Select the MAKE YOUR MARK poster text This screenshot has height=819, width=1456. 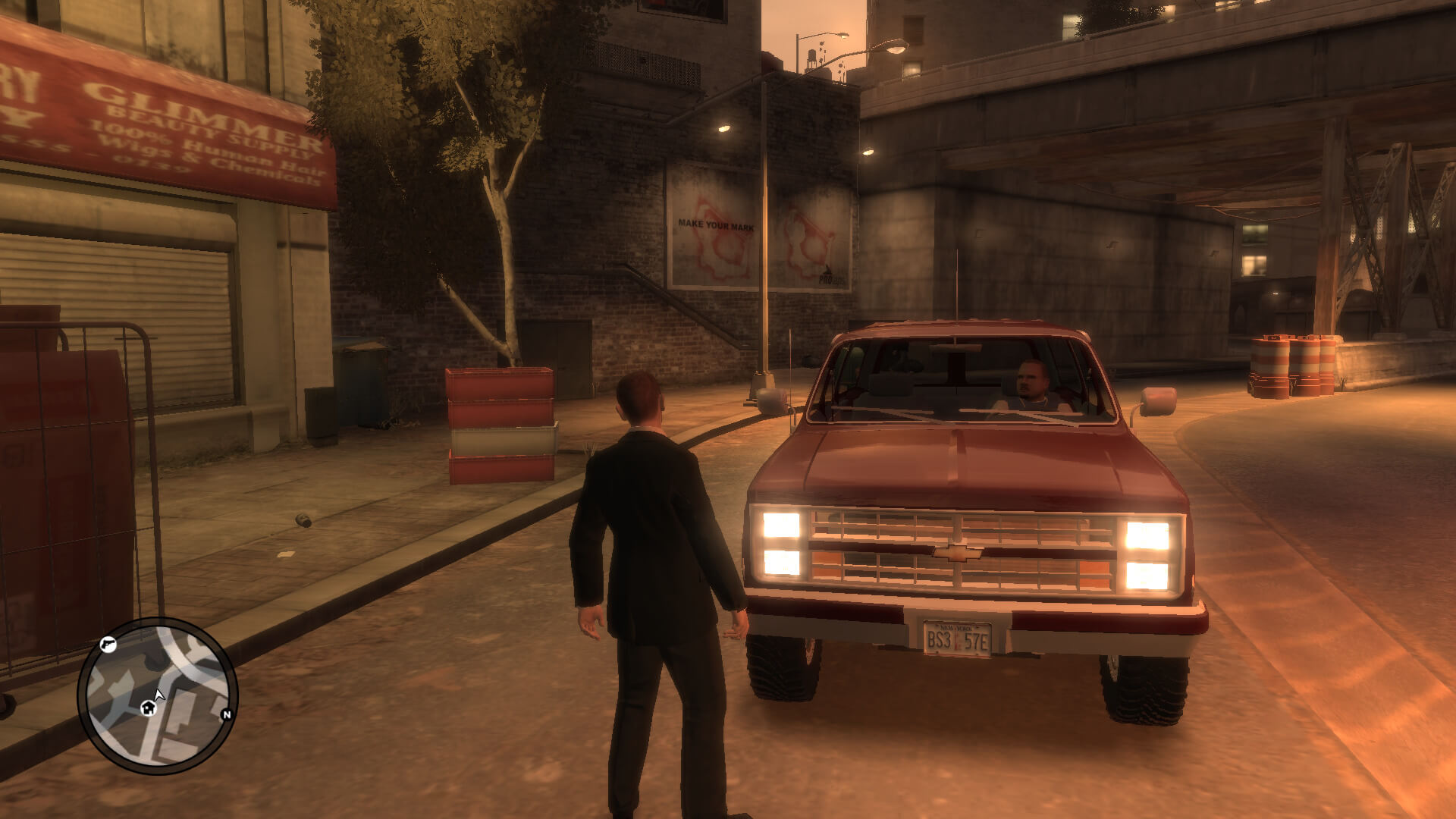[x=717, y=224]
